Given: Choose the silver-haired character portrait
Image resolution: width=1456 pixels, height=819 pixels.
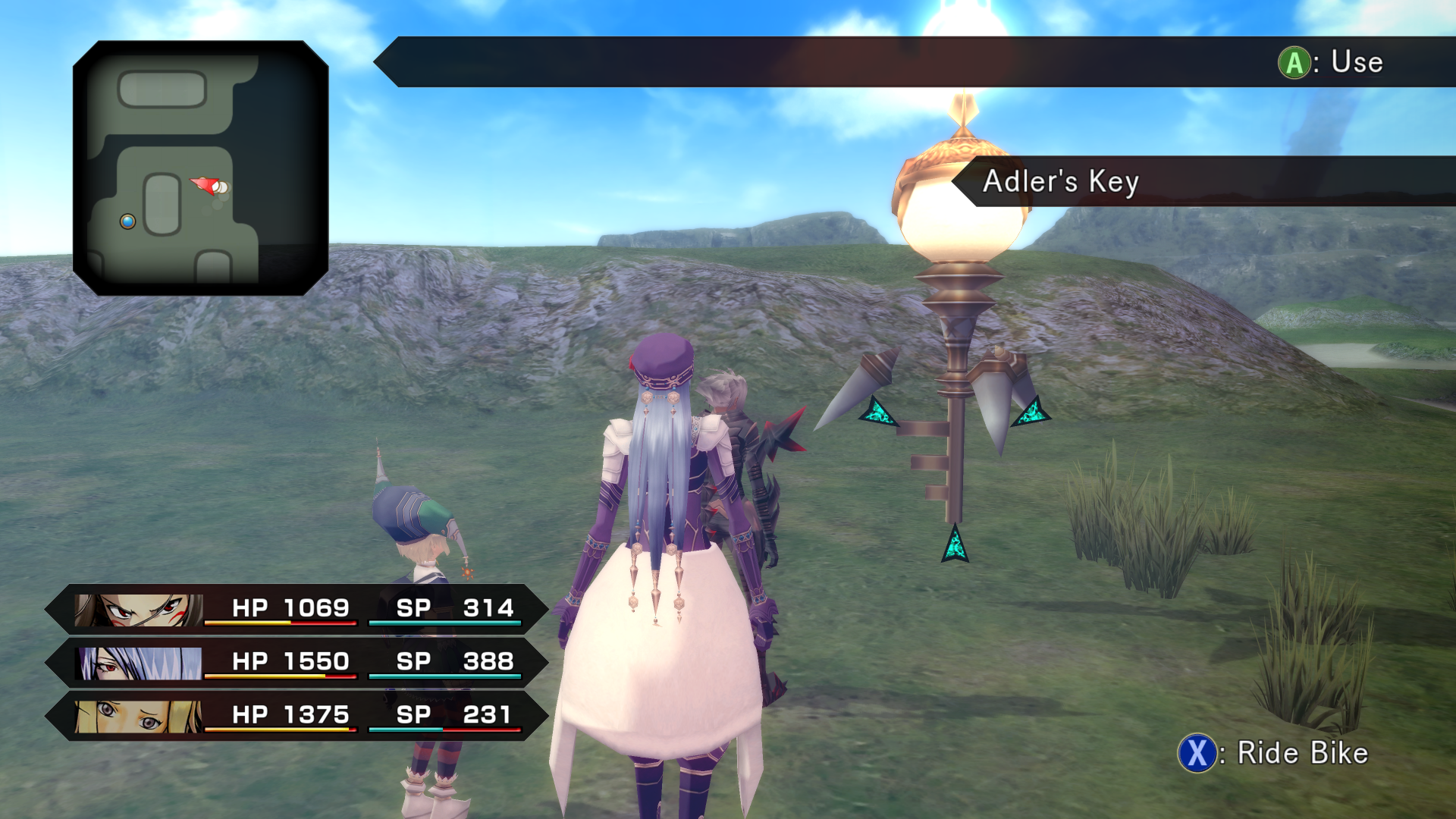Looking at the screenshot, I should pyautogui.click(x=140, y=663).
